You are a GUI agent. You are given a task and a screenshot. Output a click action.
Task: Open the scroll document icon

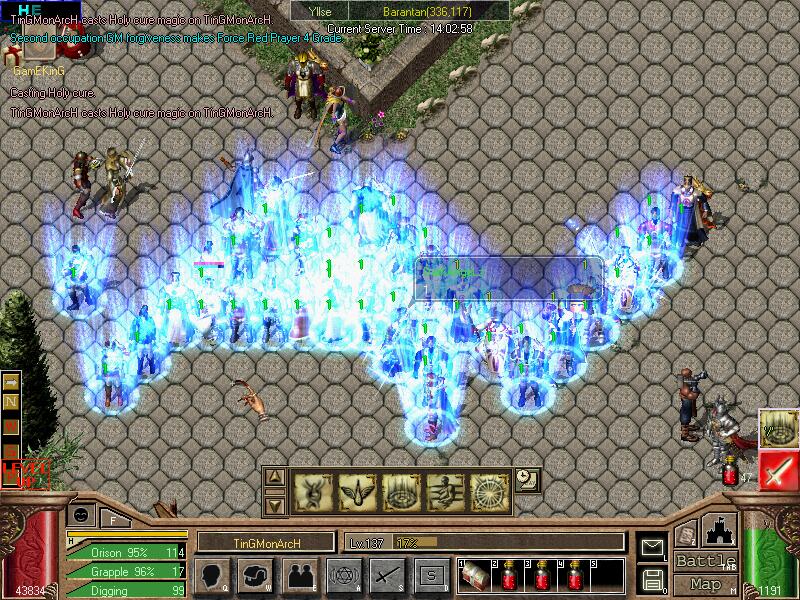[x=686, y=535]
